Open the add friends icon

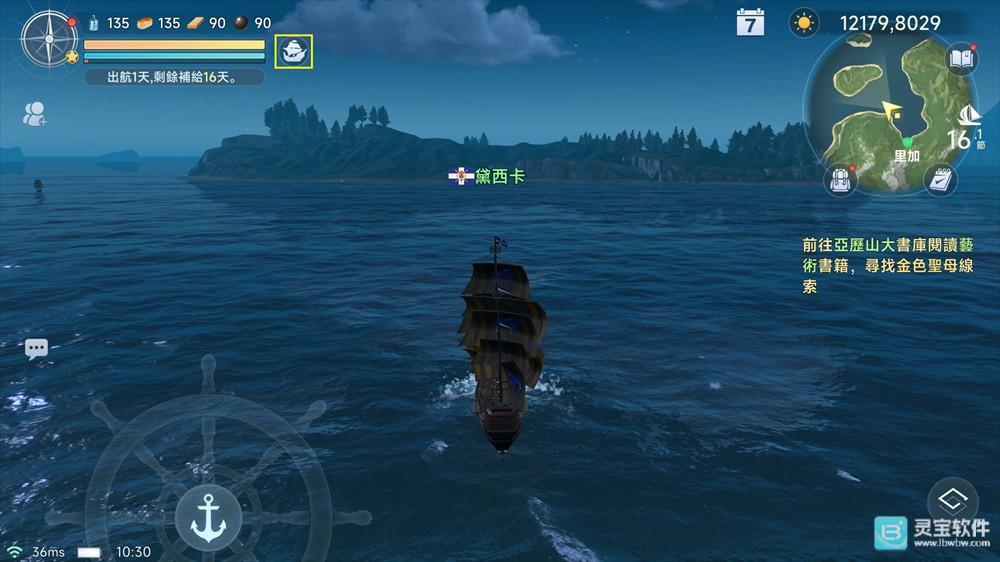35,114
